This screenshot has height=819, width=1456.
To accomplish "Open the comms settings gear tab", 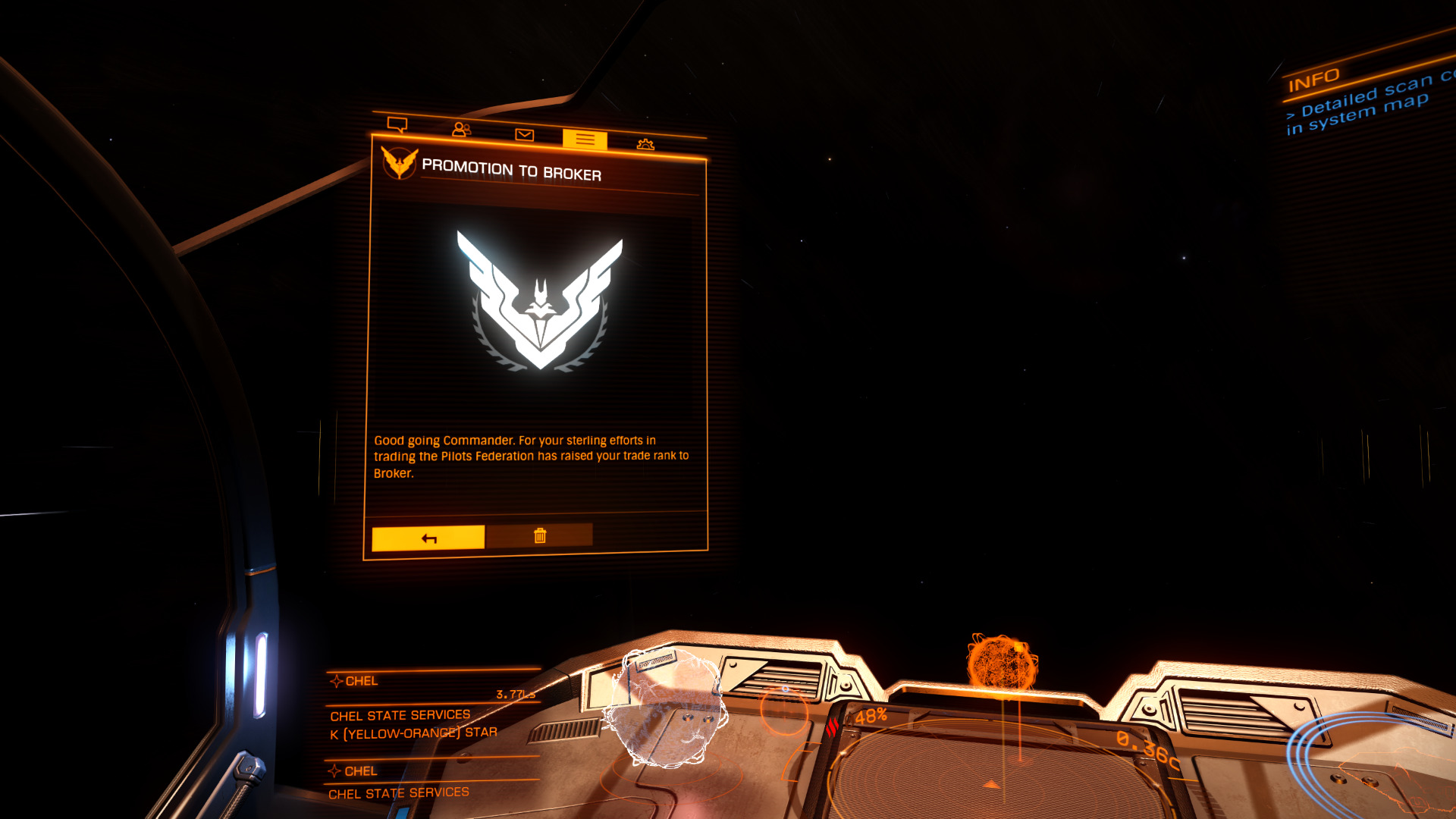I will point(645,144).
